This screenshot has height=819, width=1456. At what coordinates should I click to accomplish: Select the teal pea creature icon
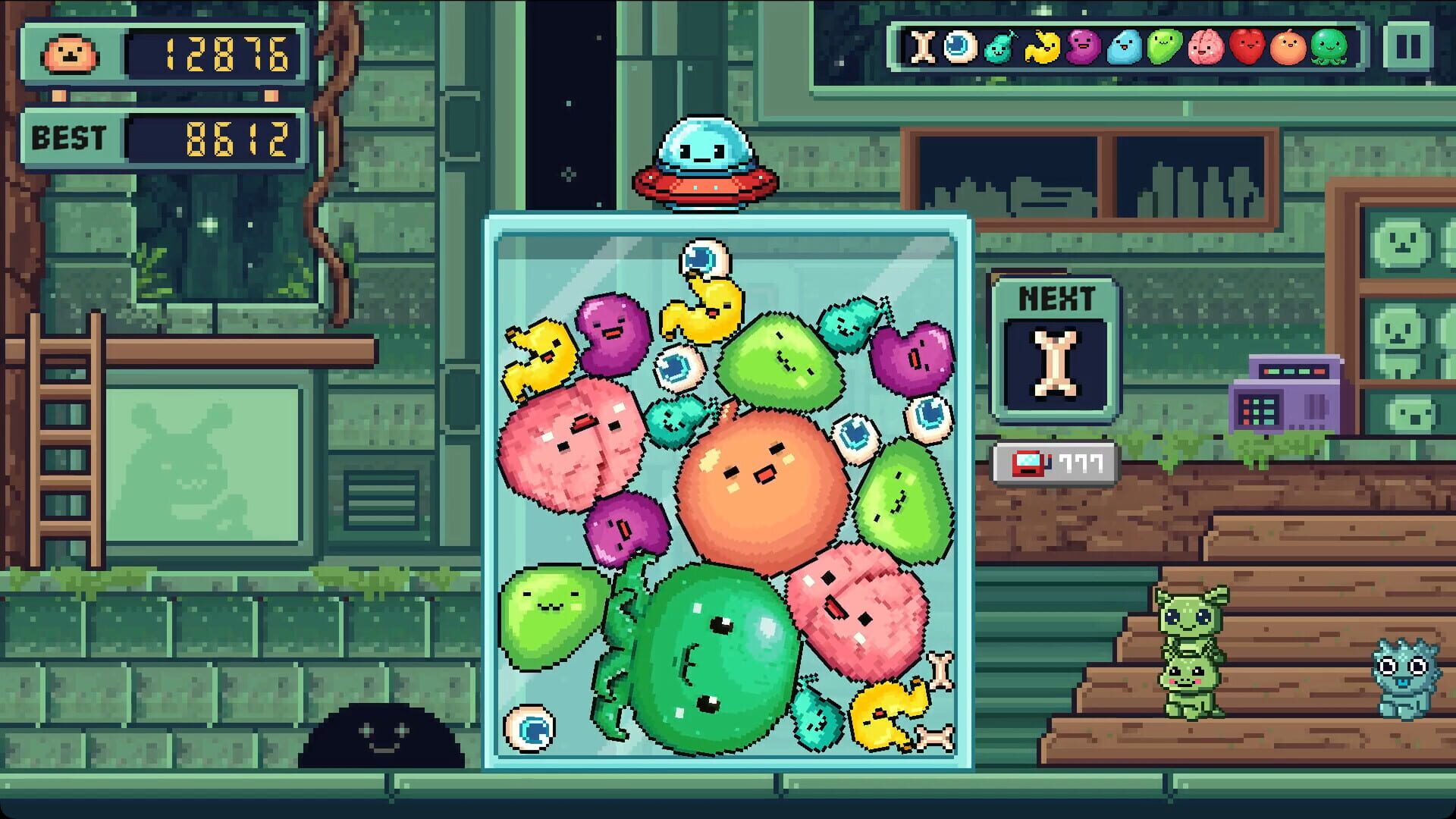(x=999, y=47)
